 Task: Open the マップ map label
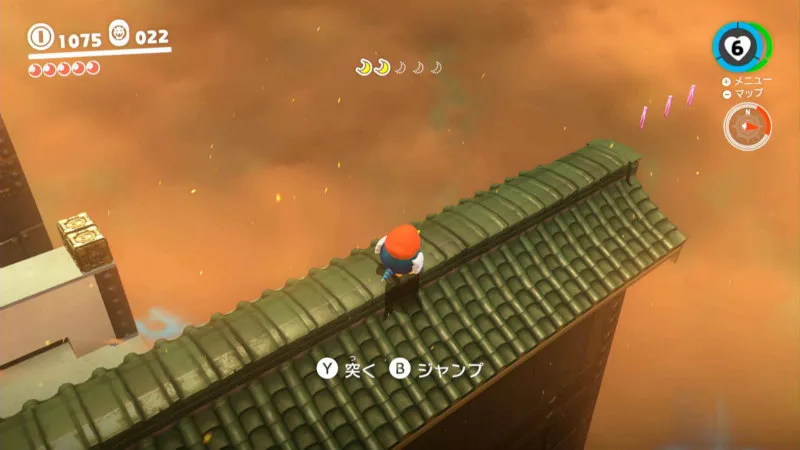click(748, 93)
